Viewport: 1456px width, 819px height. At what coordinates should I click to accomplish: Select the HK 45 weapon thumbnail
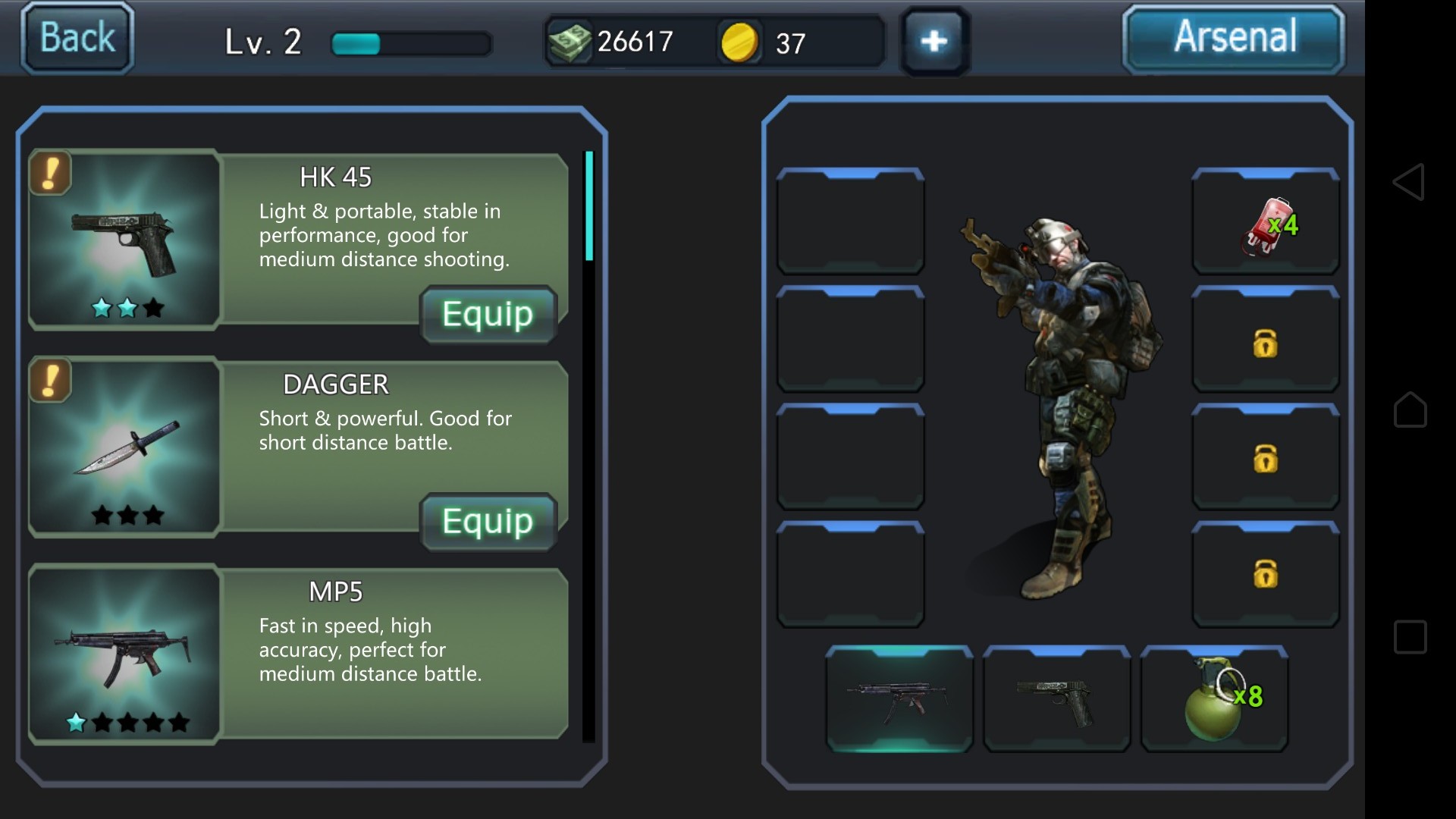125,240
